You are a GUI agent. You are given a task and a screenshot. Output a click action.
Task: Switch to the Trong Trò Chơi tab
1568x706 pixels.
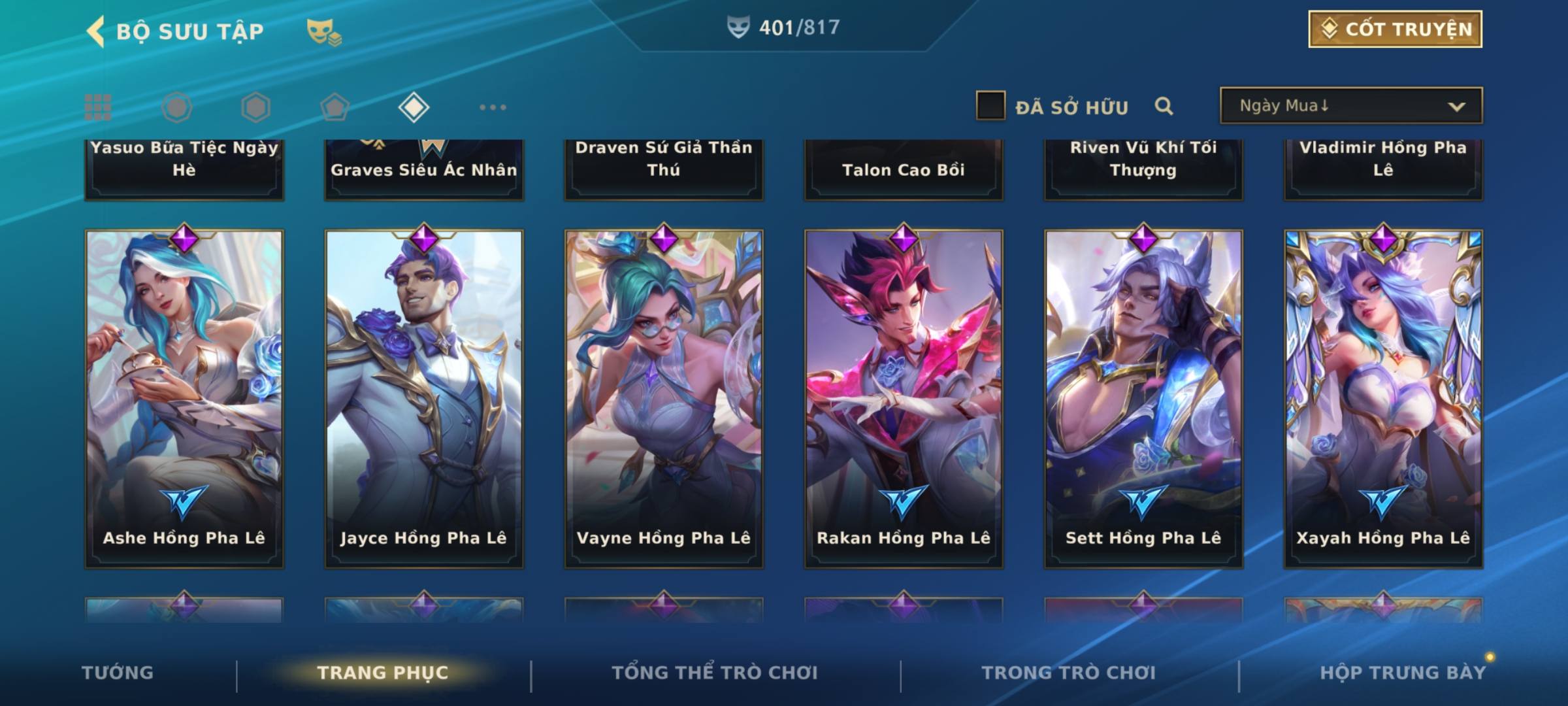(x=1068, y=673)
